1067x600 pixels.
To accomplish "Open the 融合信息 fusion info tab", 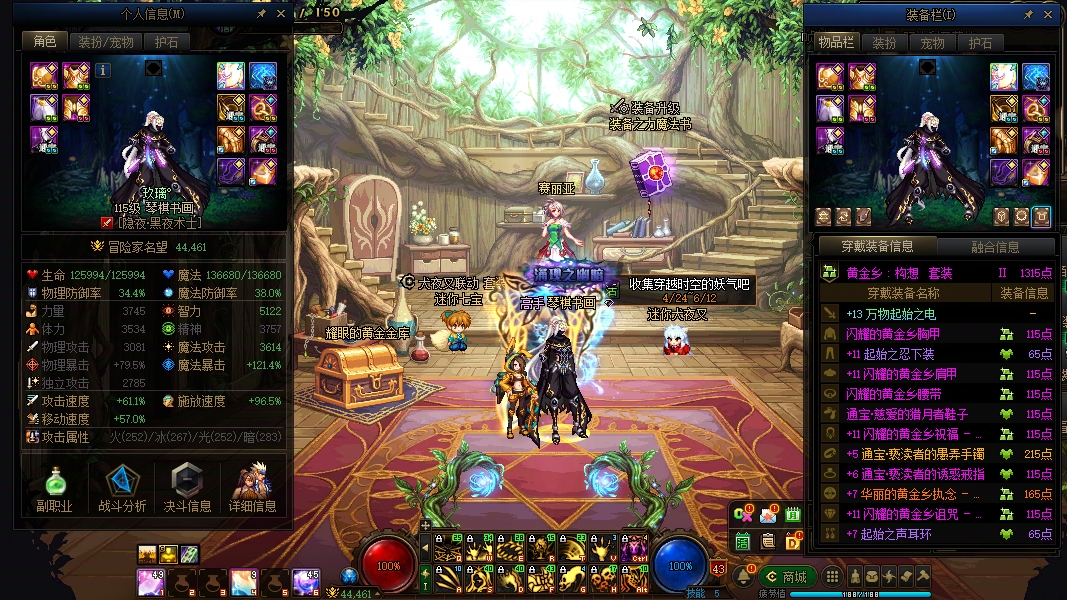I will point(995,247).
